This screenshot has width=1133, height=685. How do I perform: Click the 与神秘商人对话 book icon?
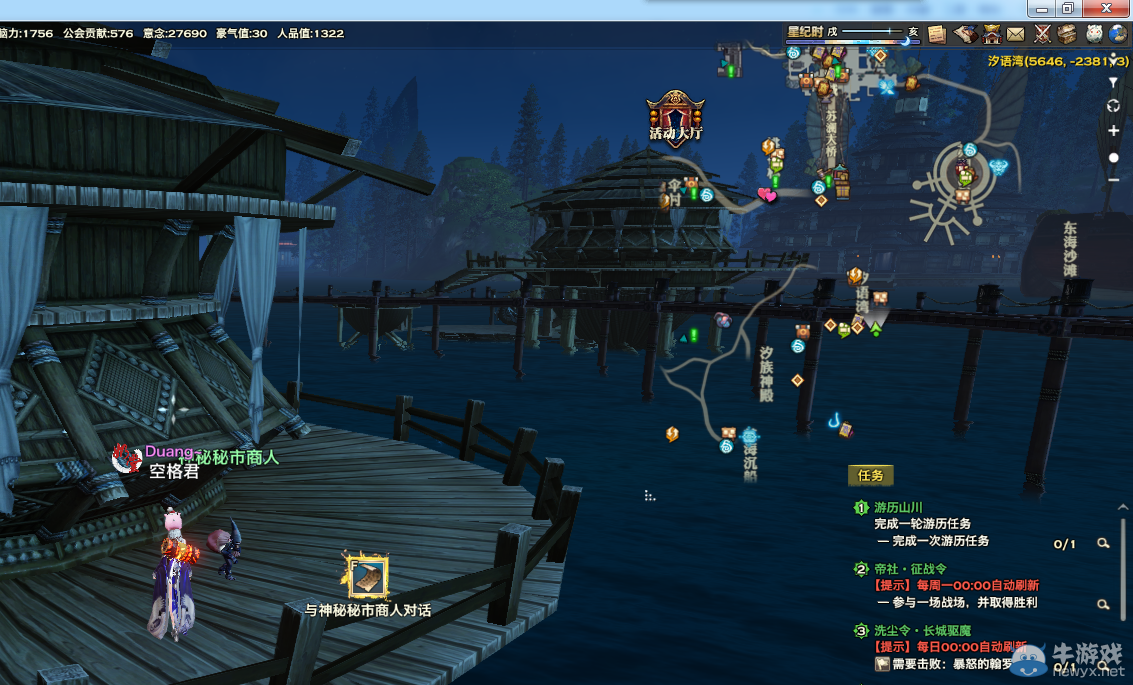coord(367,577)
